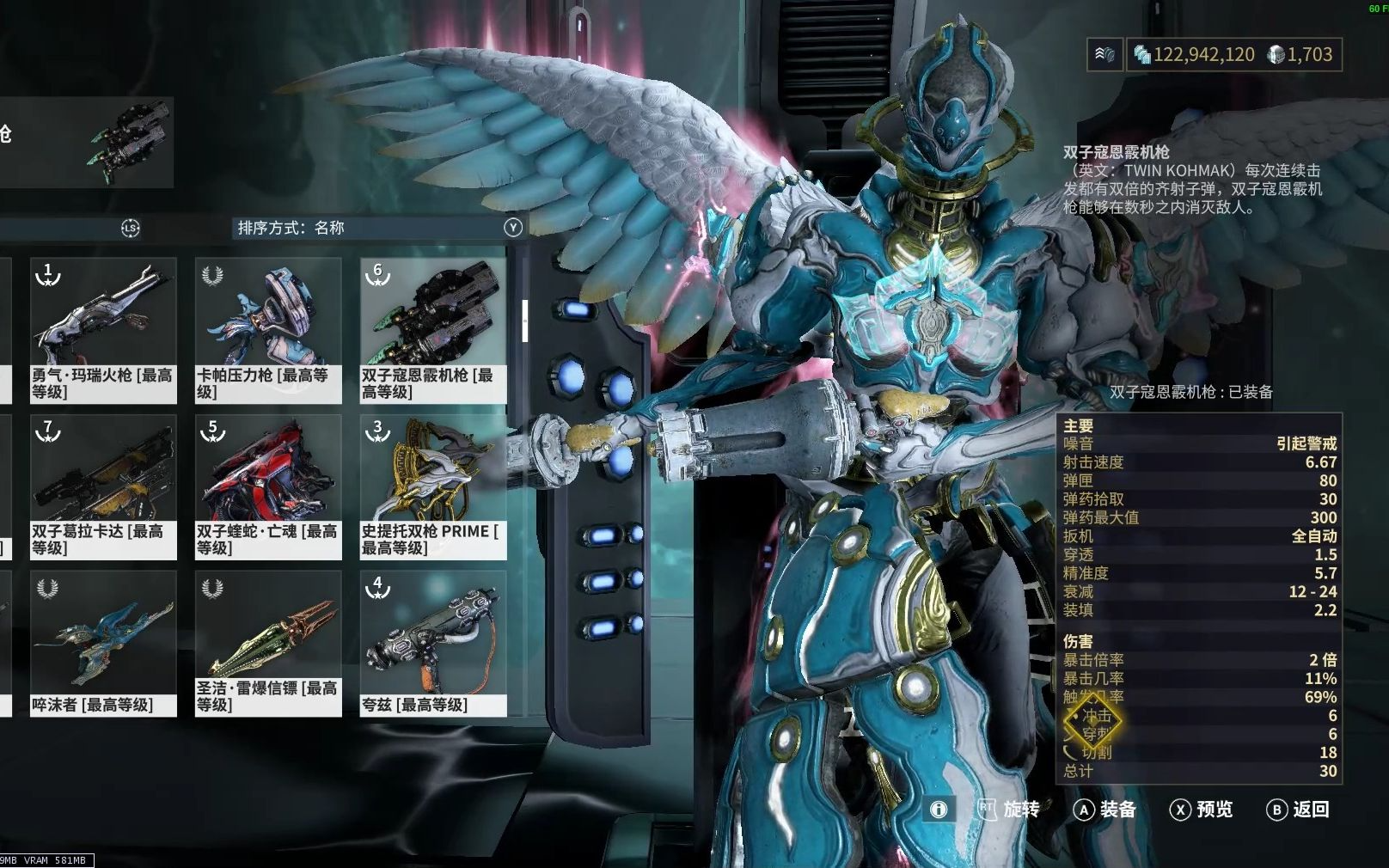The width and height of the screenshot is (1389, 868).
Task: Choose the 卡帕压力枪 weapon tile
Action: pos(268,330)
